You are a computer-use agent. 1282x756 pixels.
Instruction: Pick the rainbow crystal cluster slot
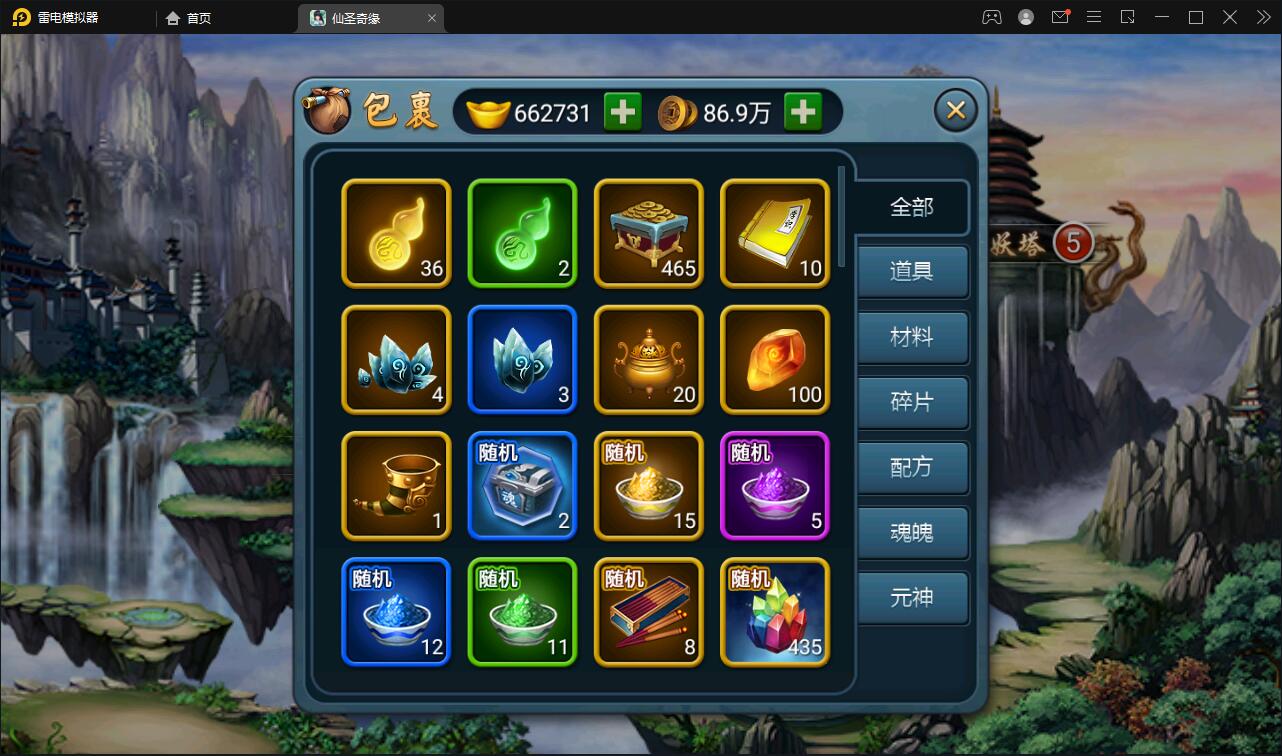pos(775,611)
